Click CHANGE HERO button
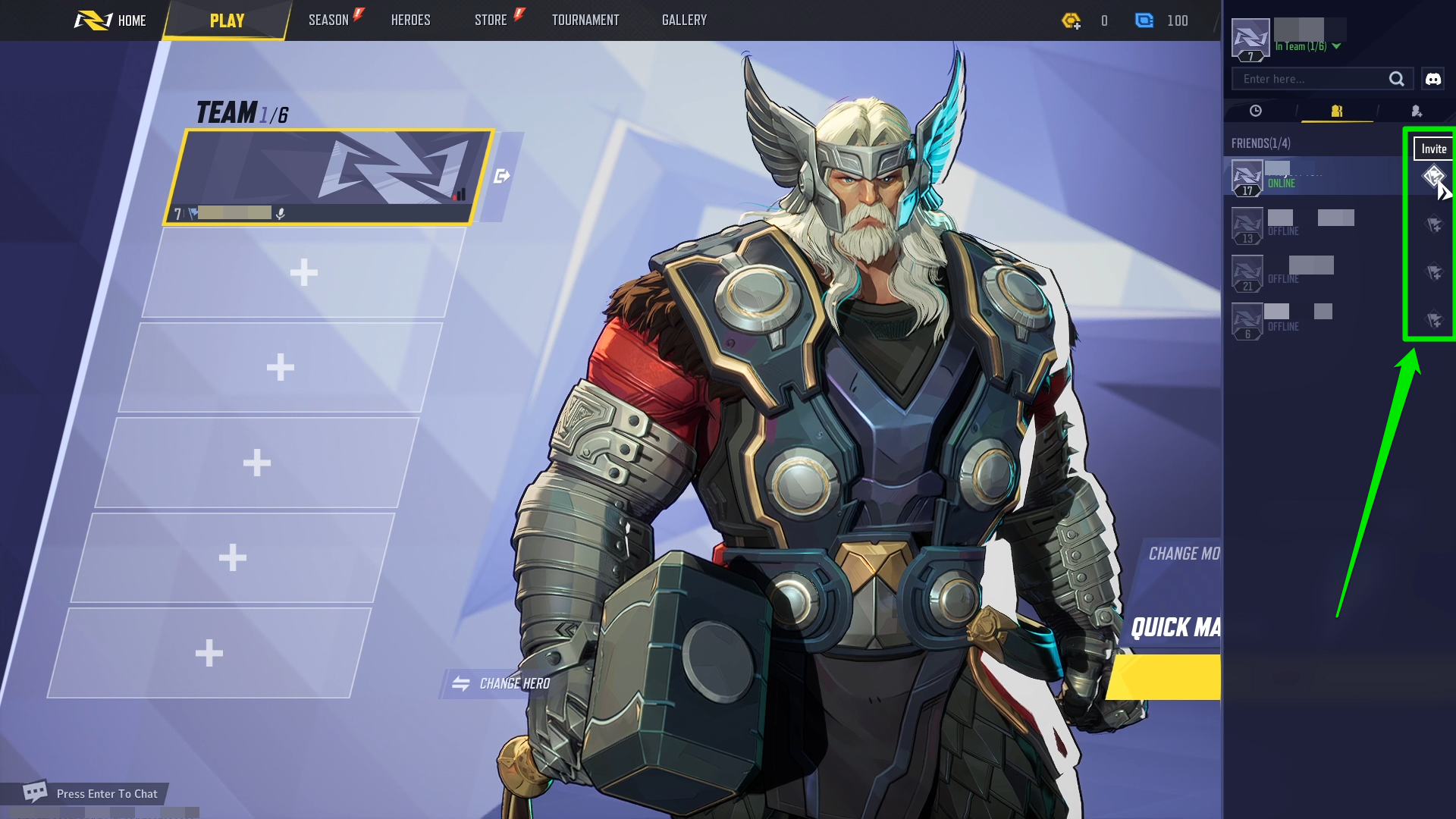This screenshot has width=1456, height=819. [x=501, y=683]
